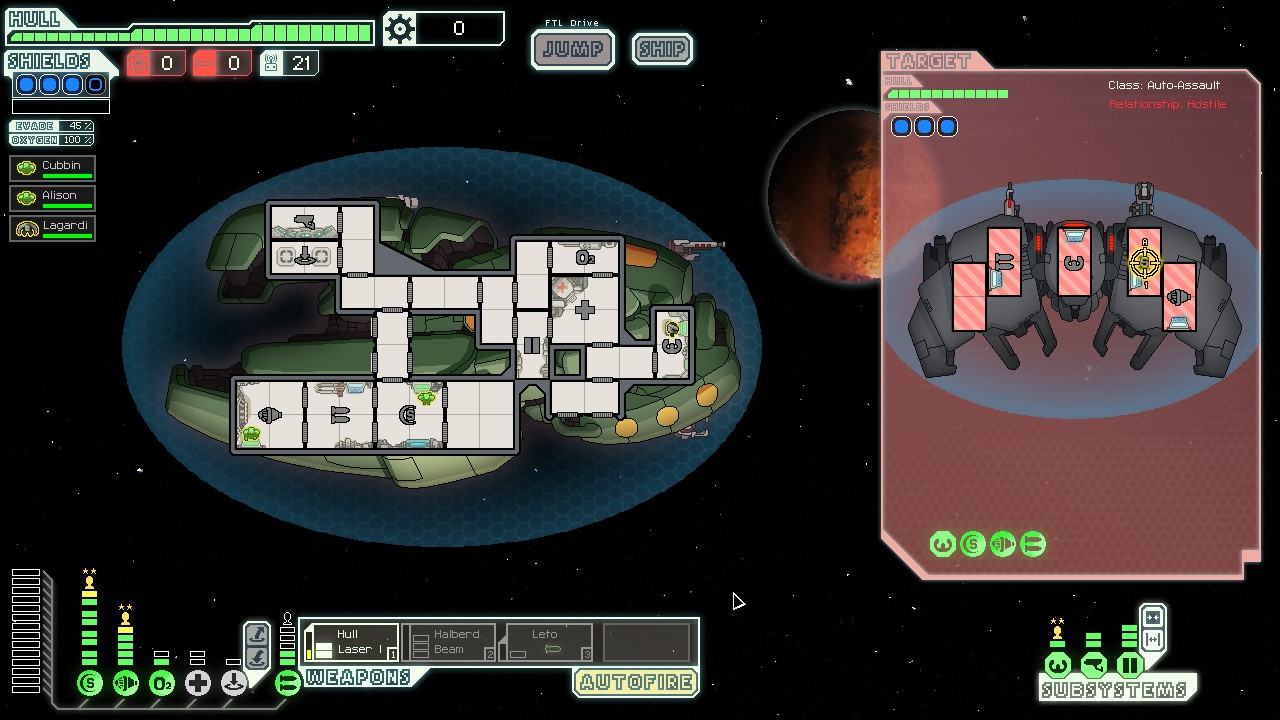Click the engines system power icon
Screen dimensions: 1280x720
coord(126,684)
